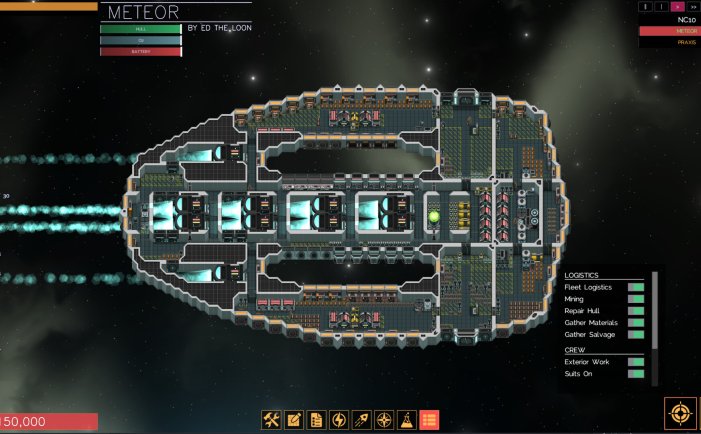Toggle Gather Salvage switch
The height and width of the screenshot is (434, 701).
[x=635, y=335]
